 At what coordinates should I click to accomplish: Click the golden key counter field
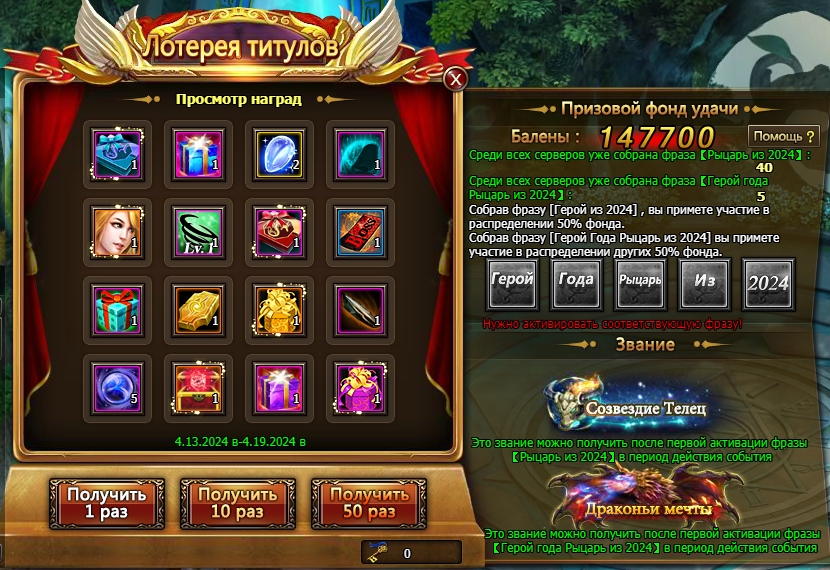(x=410, y=552)
